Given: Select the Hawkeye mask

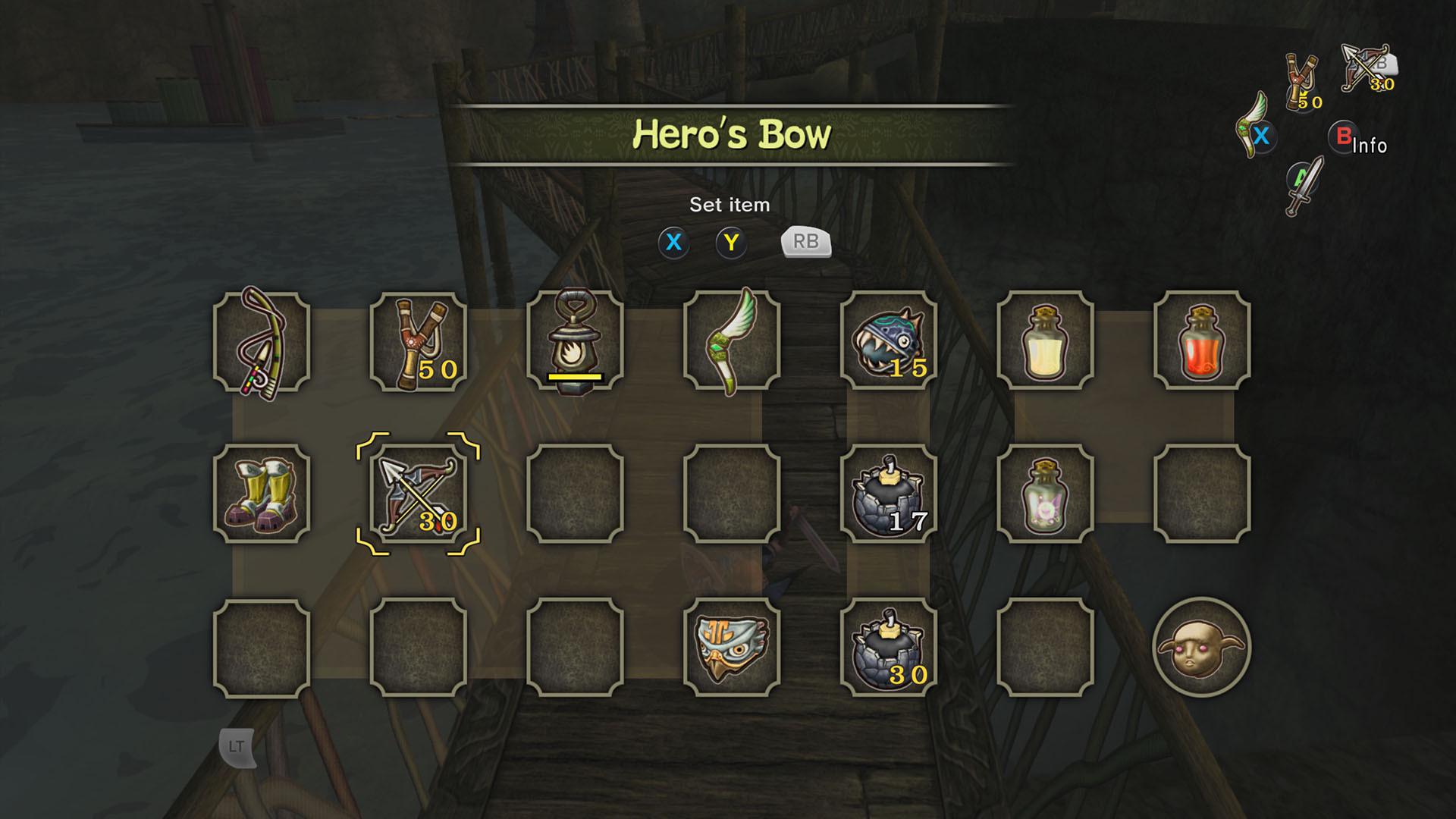Looking at the screenshot, I should pyautogui.click(x=732, y=648).
